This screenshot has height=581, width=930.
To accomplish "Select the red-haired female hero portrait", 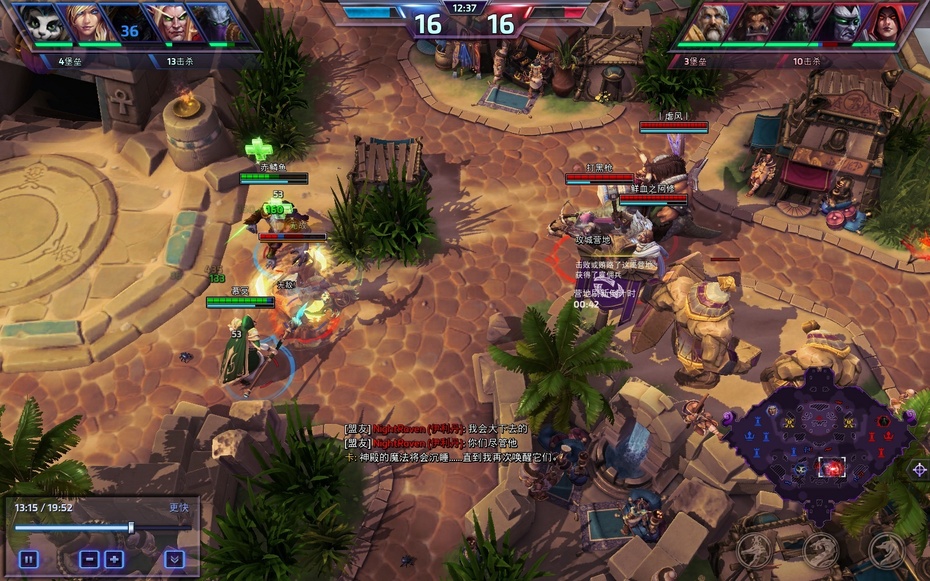I will pos(884,23).
